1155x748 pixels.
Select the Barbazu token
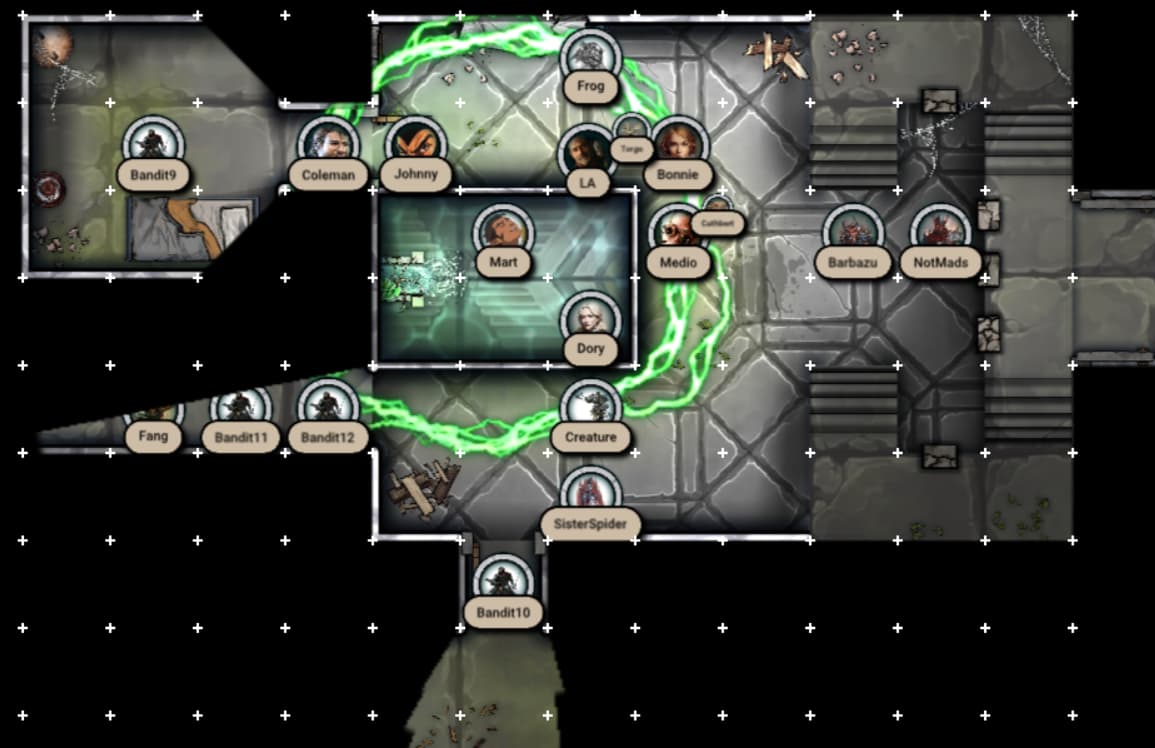(x=852, y=234)
